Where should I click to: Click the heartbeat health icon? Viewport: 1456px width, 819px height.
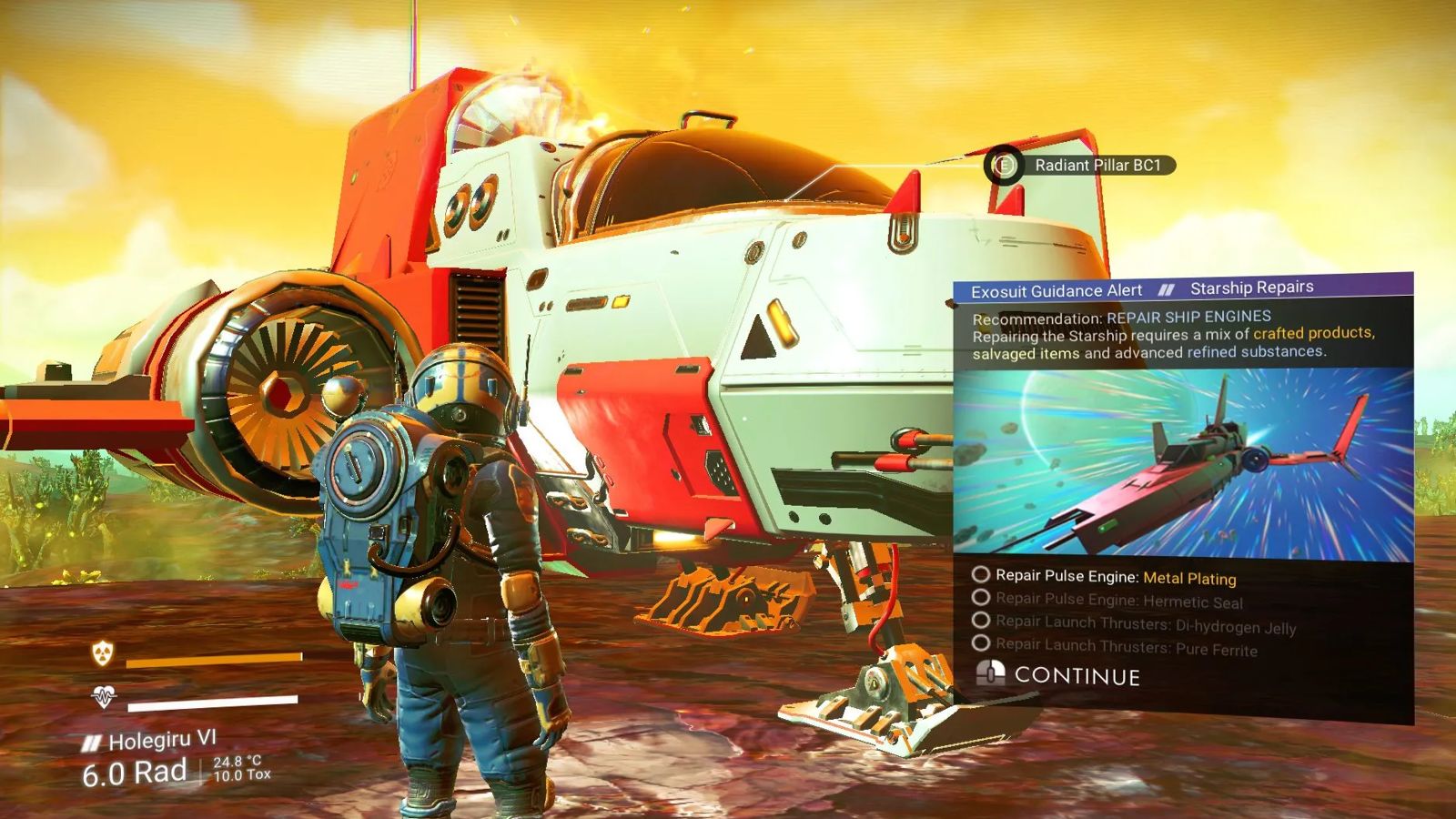(104, 698)
